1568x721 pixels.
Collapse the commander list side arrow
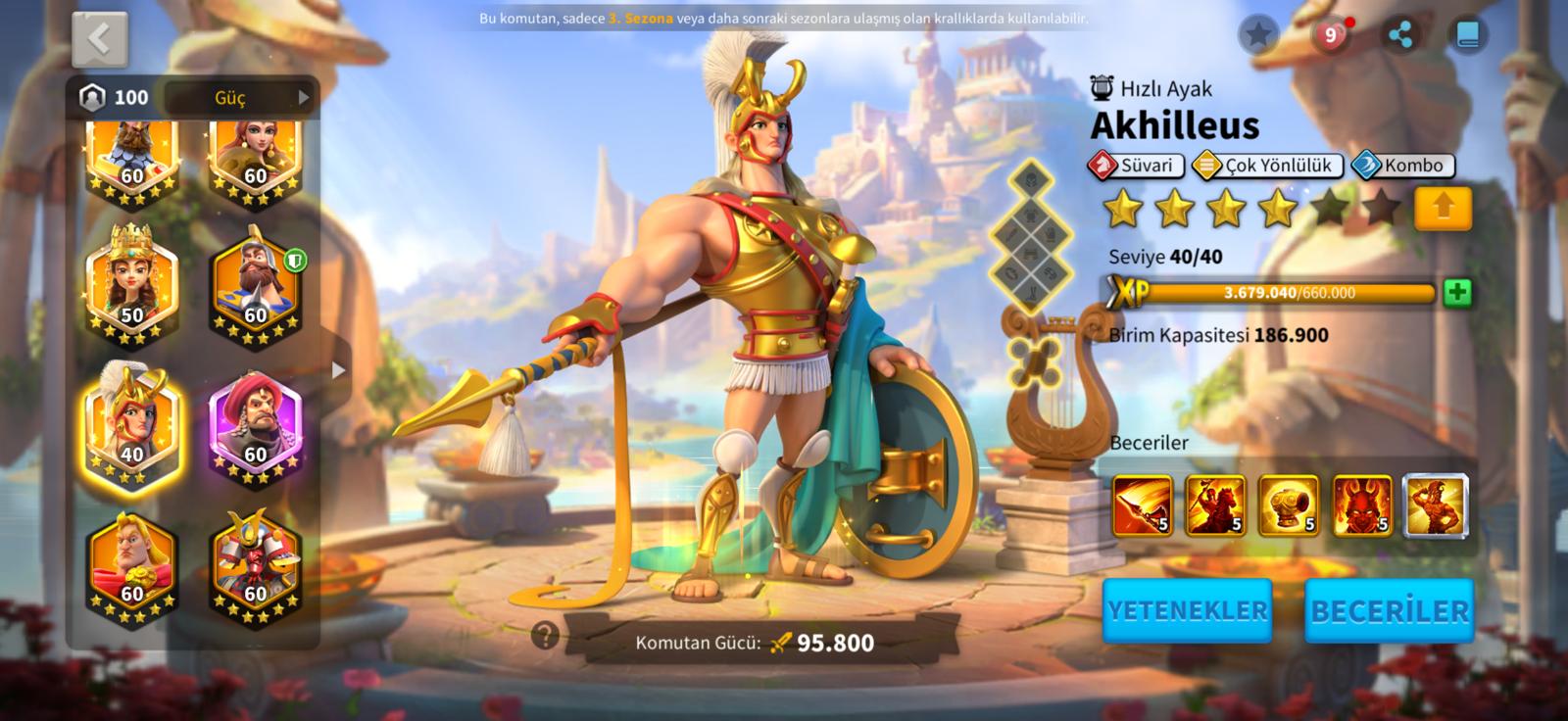[338, 370]
